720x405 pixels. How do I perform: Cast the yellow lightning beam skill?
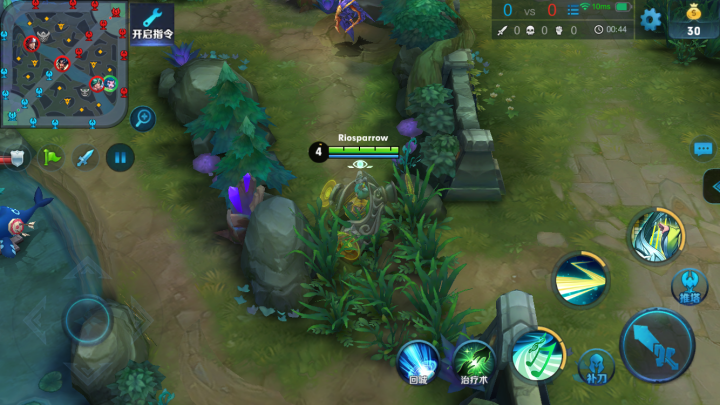coord(579,279)
